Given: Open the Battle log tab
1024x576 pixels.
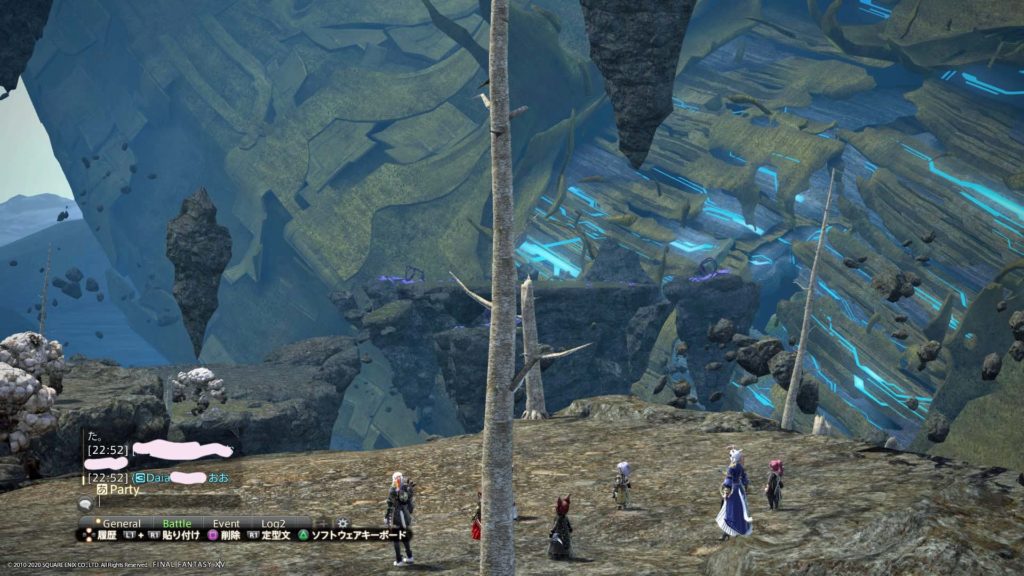Looking at the screenshot, I should click(176, 522).
